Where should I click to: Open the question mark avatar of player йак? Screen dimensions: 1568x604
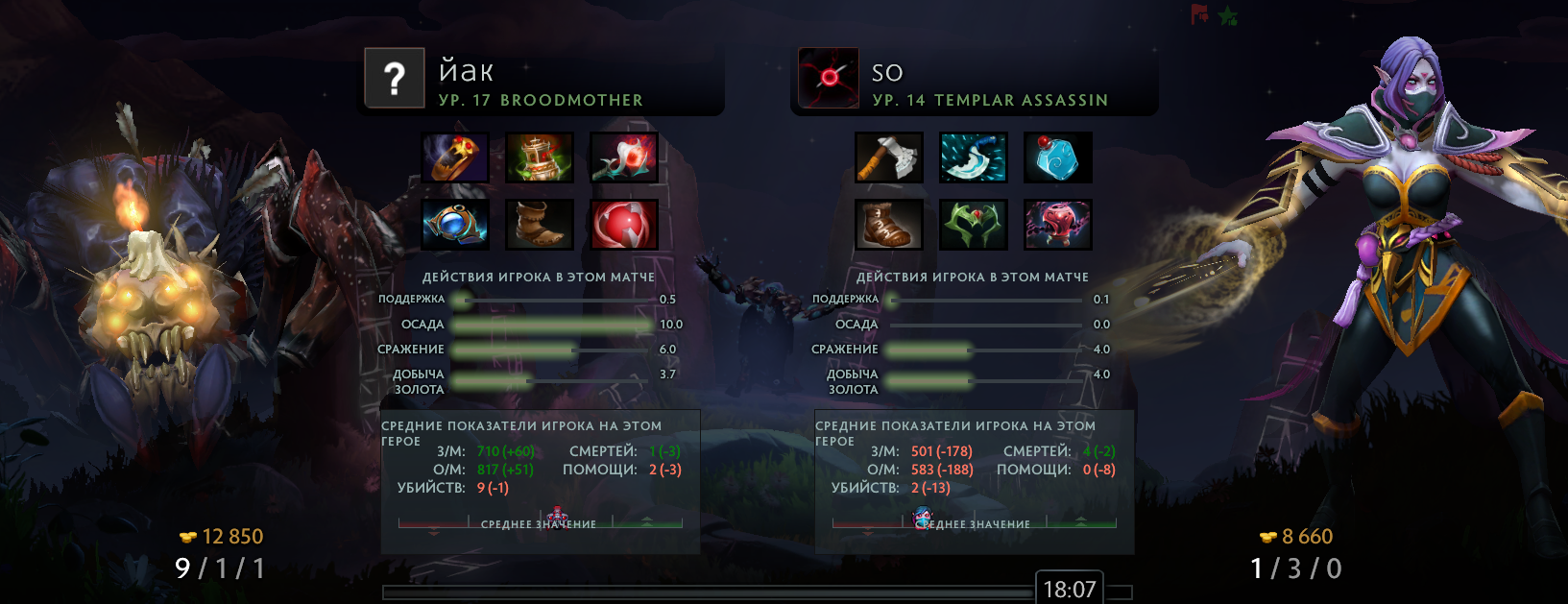click(x=395, y=78)
